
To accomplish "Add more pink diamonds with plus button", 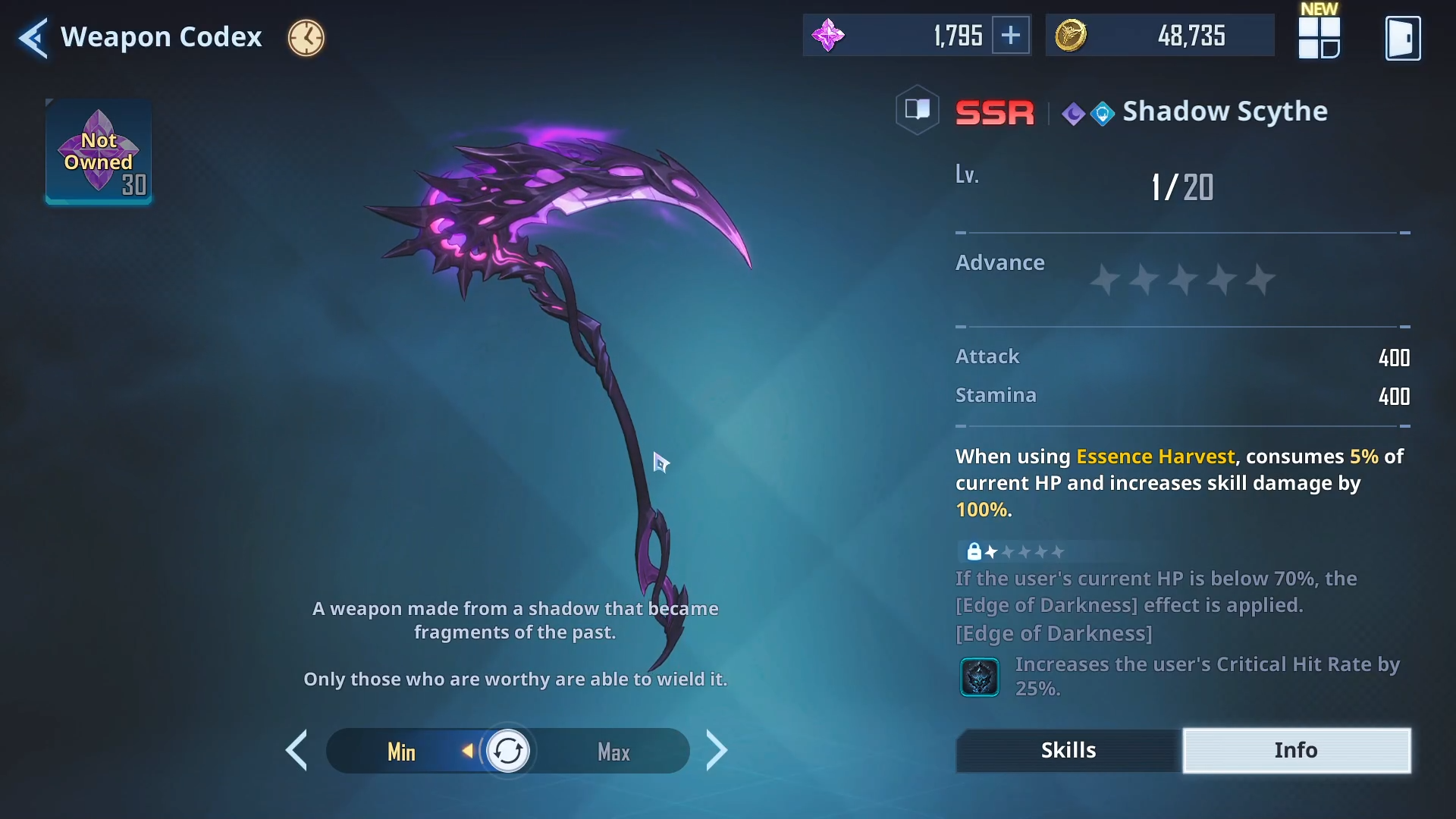I will (1011, 36).
